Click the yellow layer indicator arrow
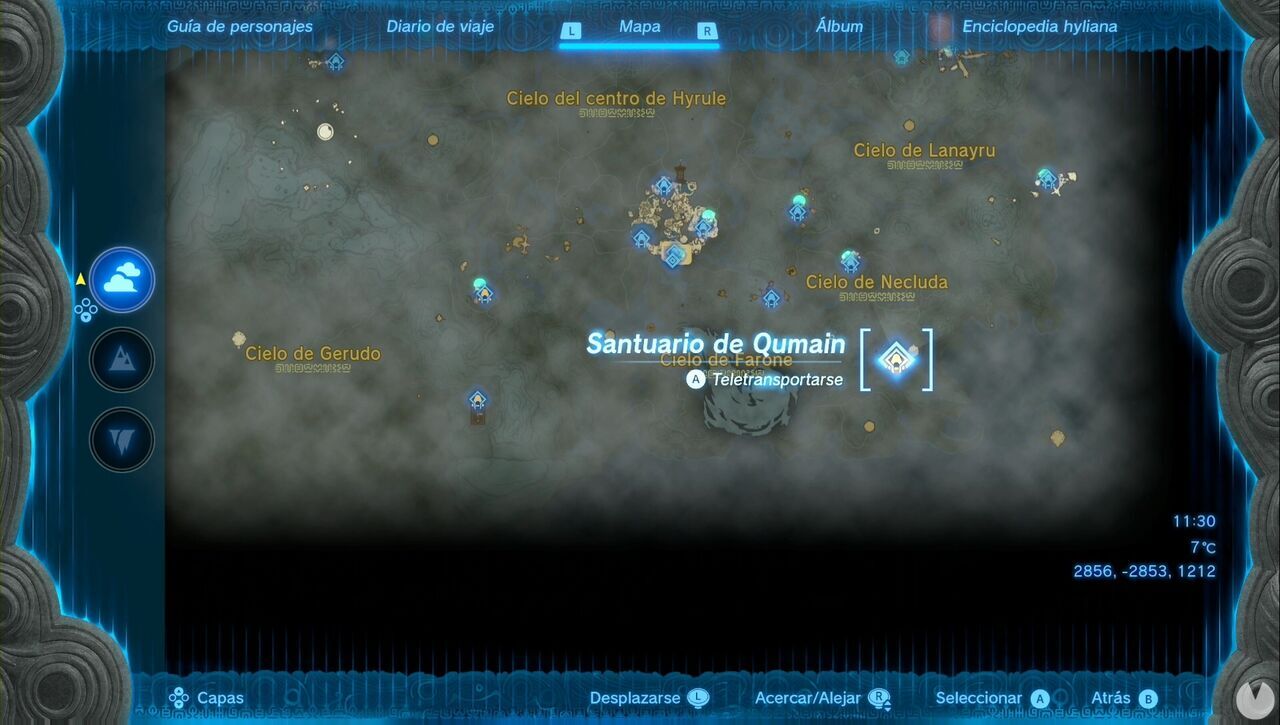Image resolution: width=1280 pixels, height=725 pixels. 80,280
